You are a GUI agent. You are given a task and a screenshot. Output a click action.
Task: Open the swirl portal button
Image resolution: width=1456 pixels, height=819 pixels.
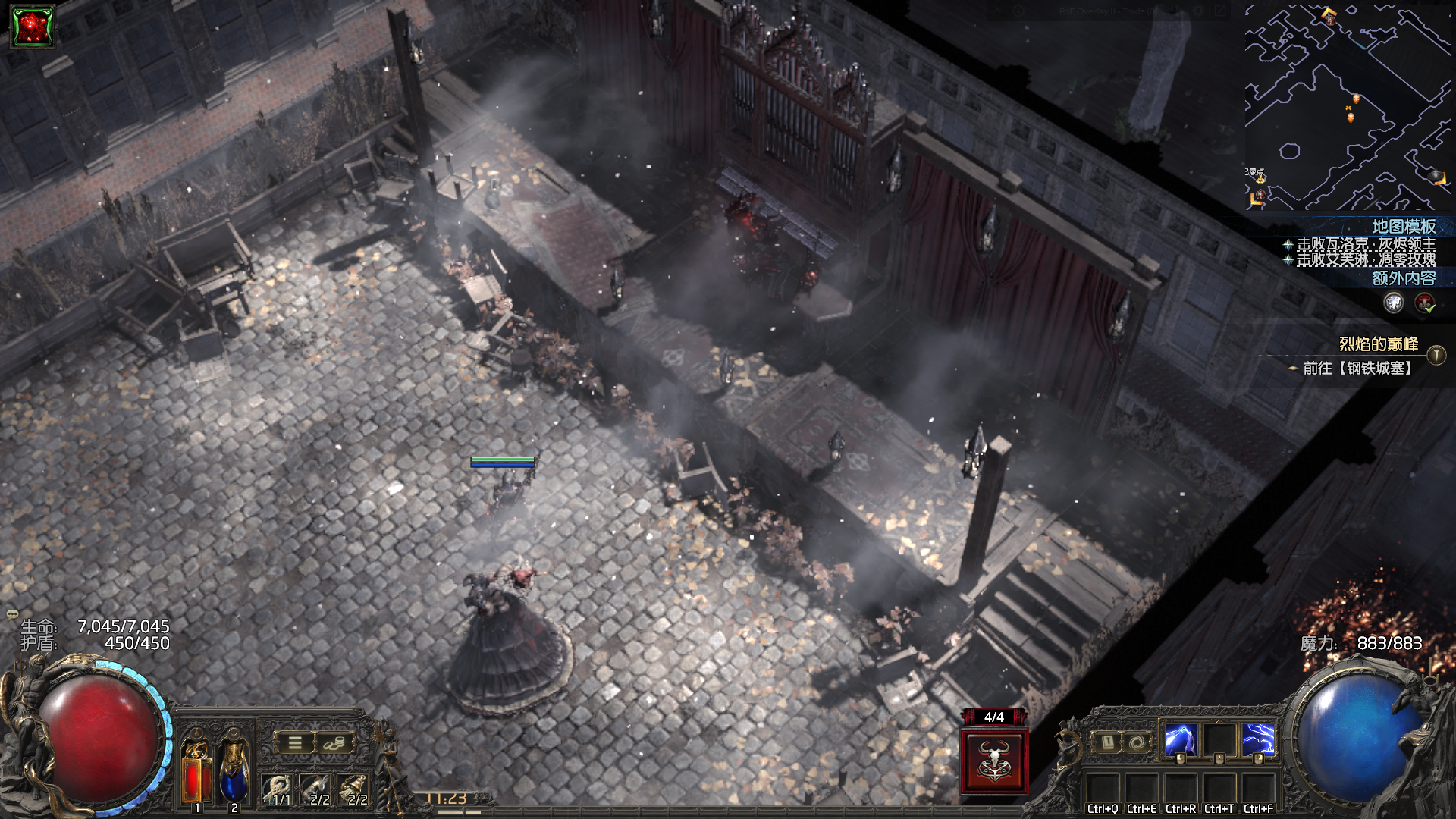(1136, 742)
